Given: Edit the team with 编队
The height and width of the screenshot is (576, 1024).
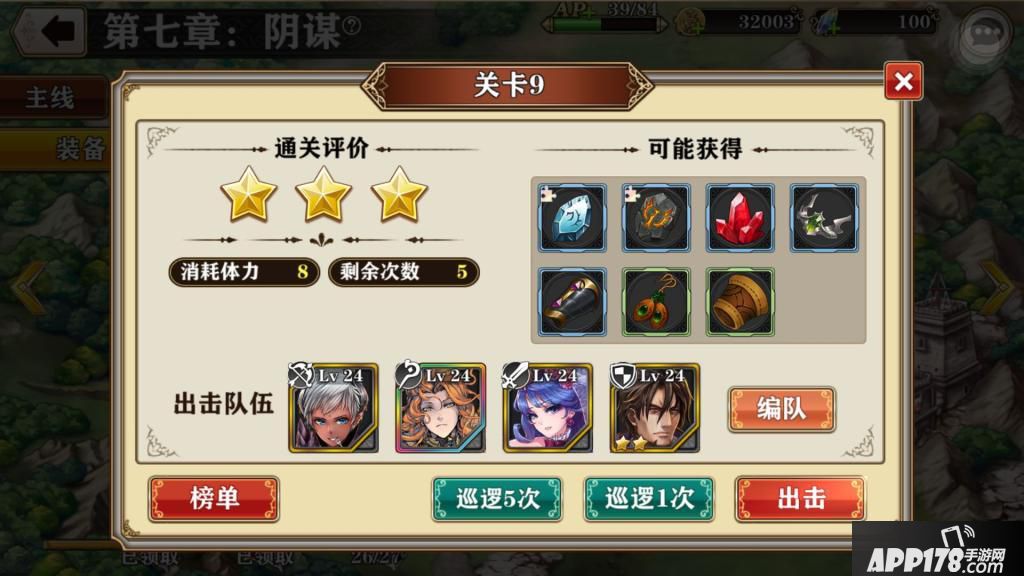Looking at the screenshot, I should pos(781,409).
